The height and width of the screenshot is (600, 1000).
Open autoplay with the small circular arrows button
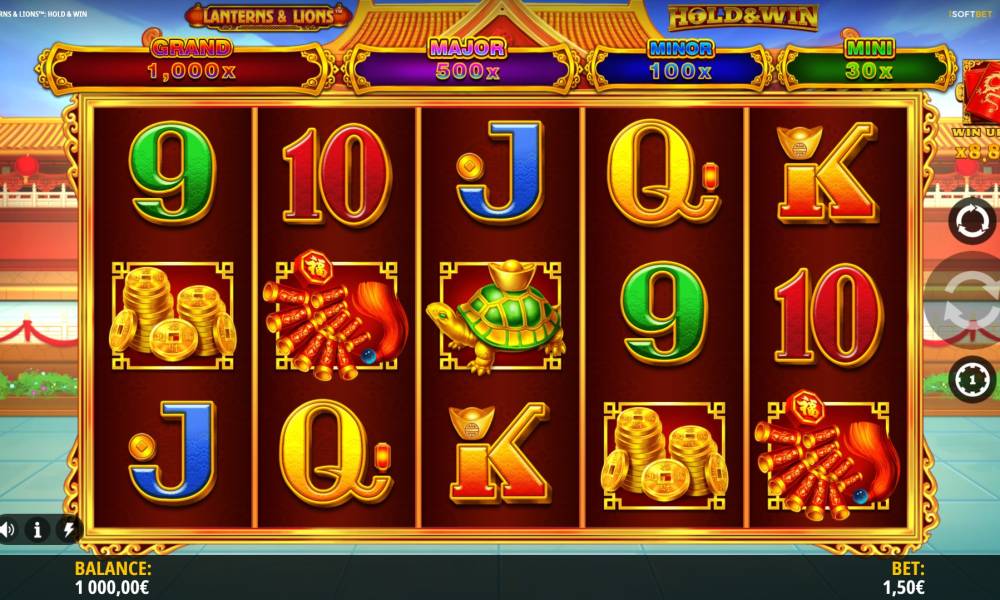(x=972, y=220)
